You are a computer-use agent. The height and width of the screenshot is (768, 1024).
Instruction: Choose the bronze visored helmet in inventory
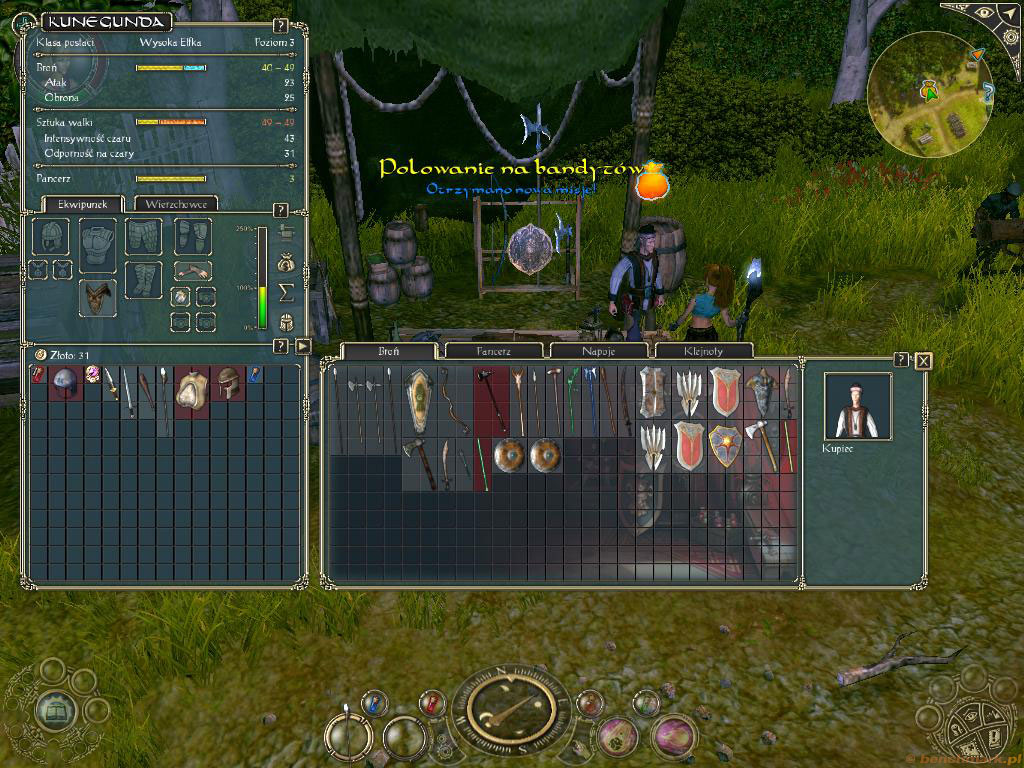coord(229,382)
